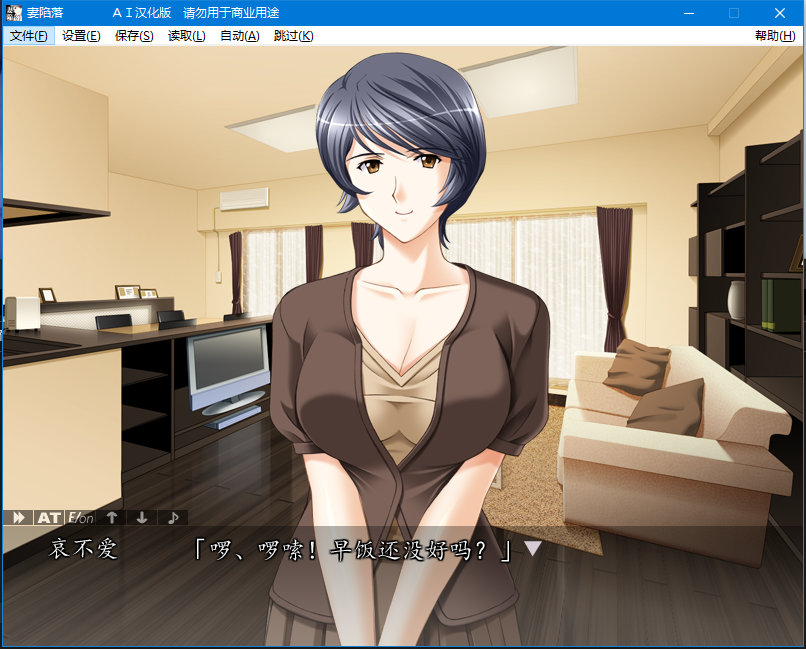This screenshot has width=806, height=649.
Task: Open the 文件(F) file menu
Action: point(28,36)
